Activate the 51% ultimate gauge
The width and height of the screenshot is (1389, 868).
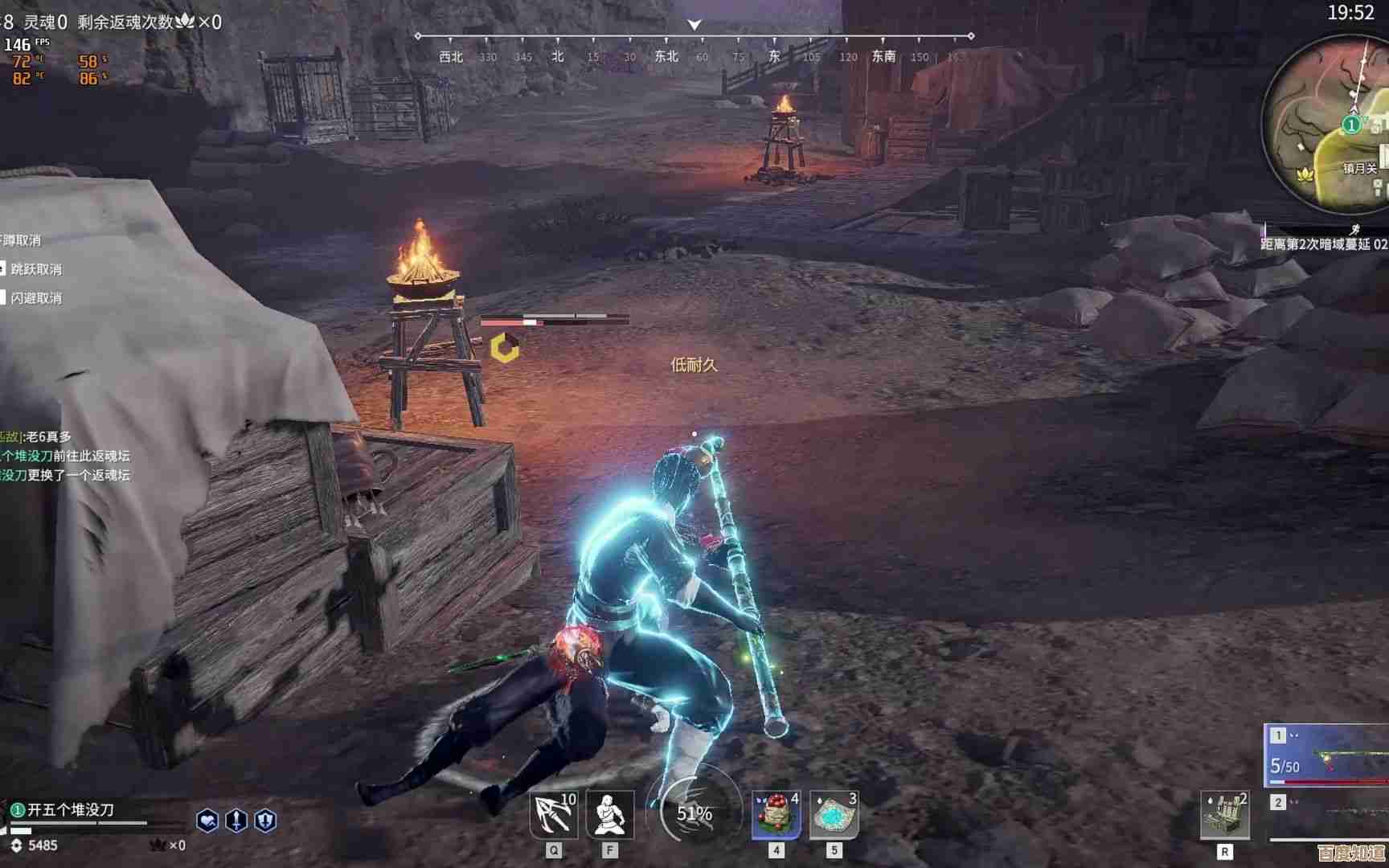694,813
